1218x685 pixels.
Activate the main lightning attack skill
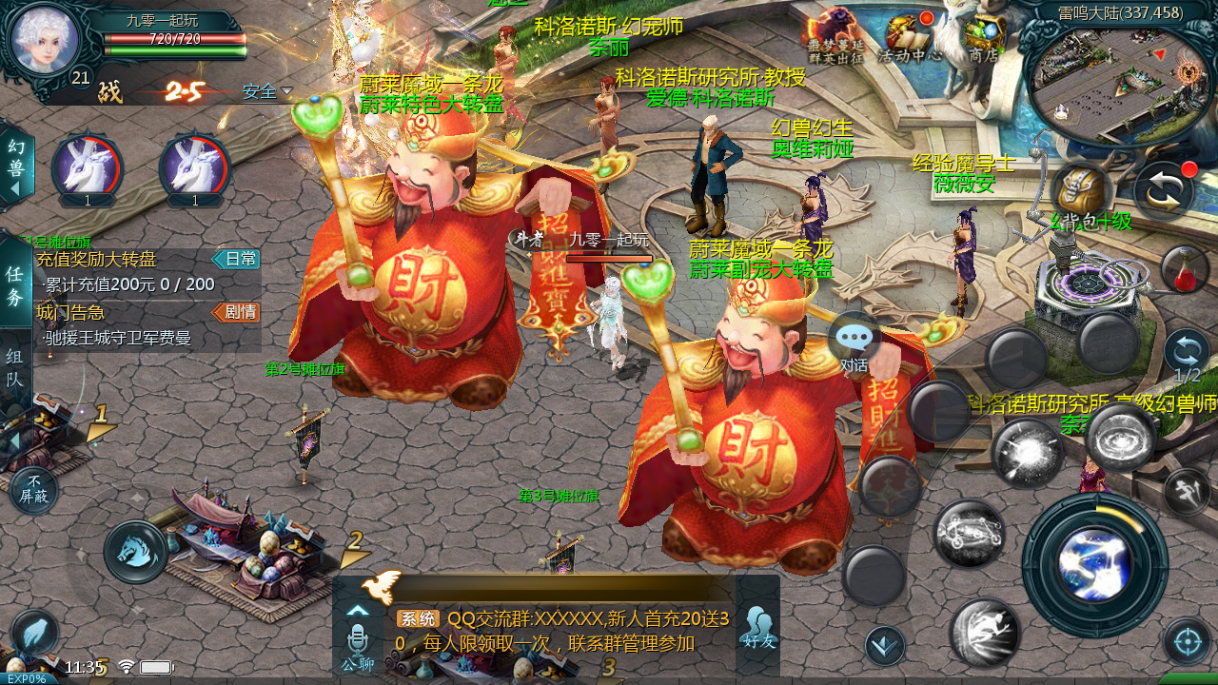click(1094, 564)
